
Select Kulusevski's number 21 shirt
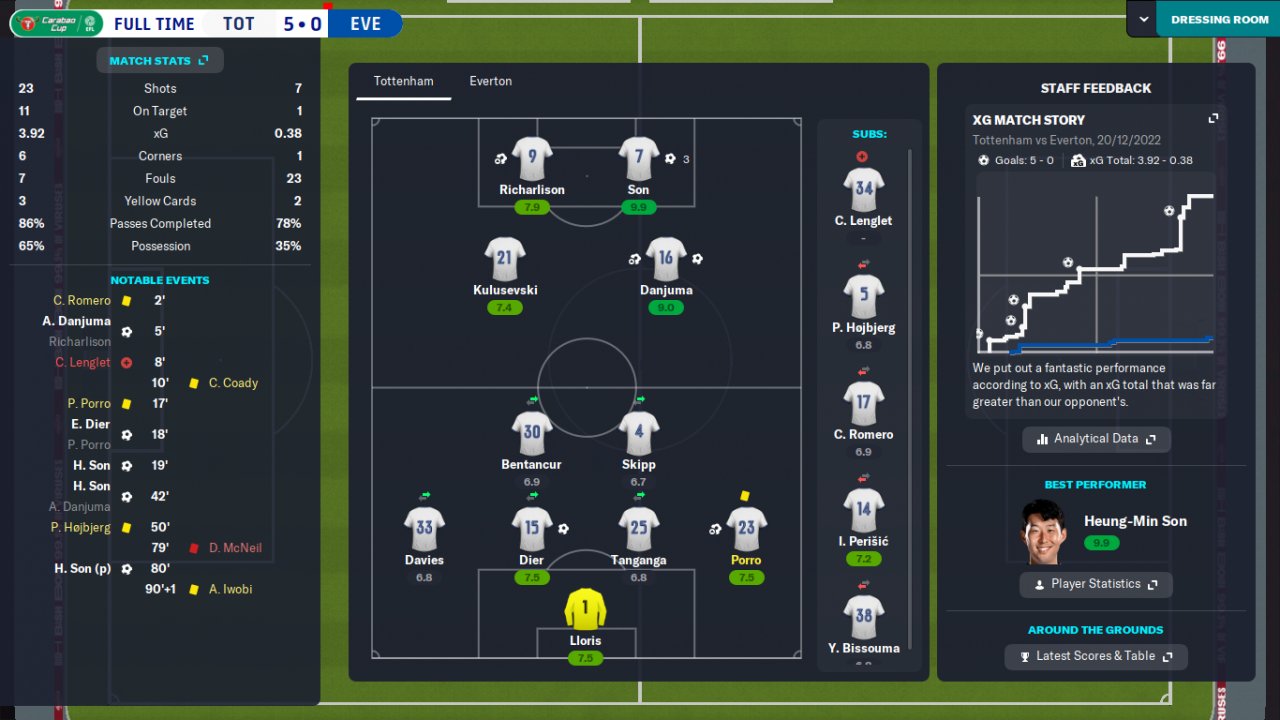point(504,260)
